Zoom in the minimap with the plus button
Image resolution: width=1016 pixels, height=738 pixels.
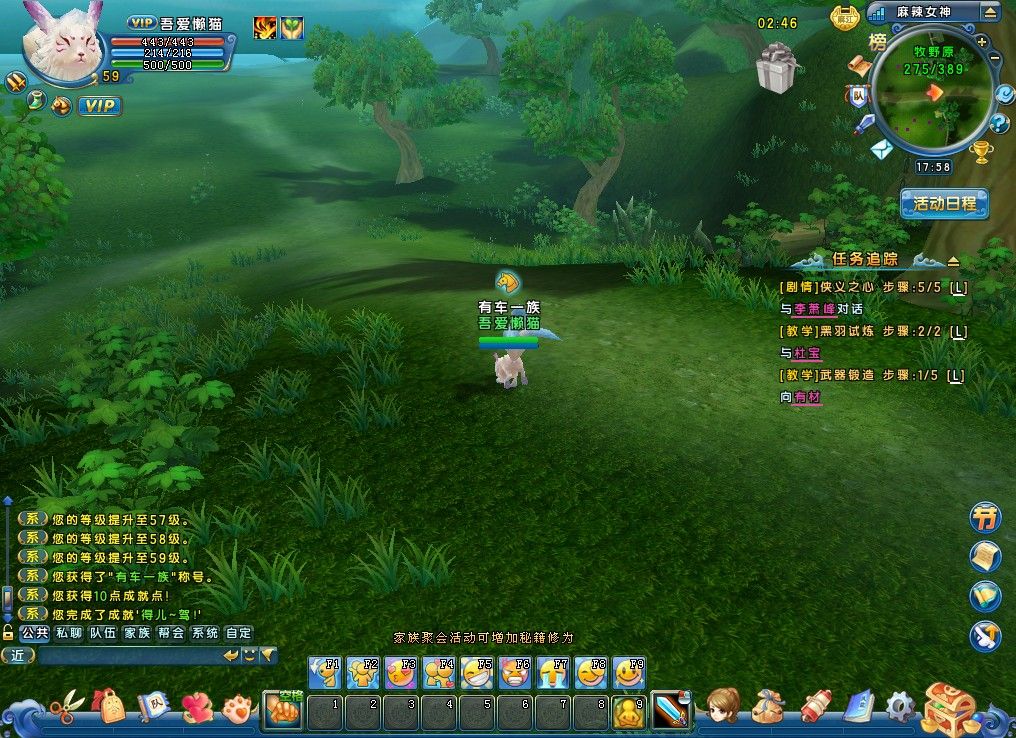tap(982, 42)
